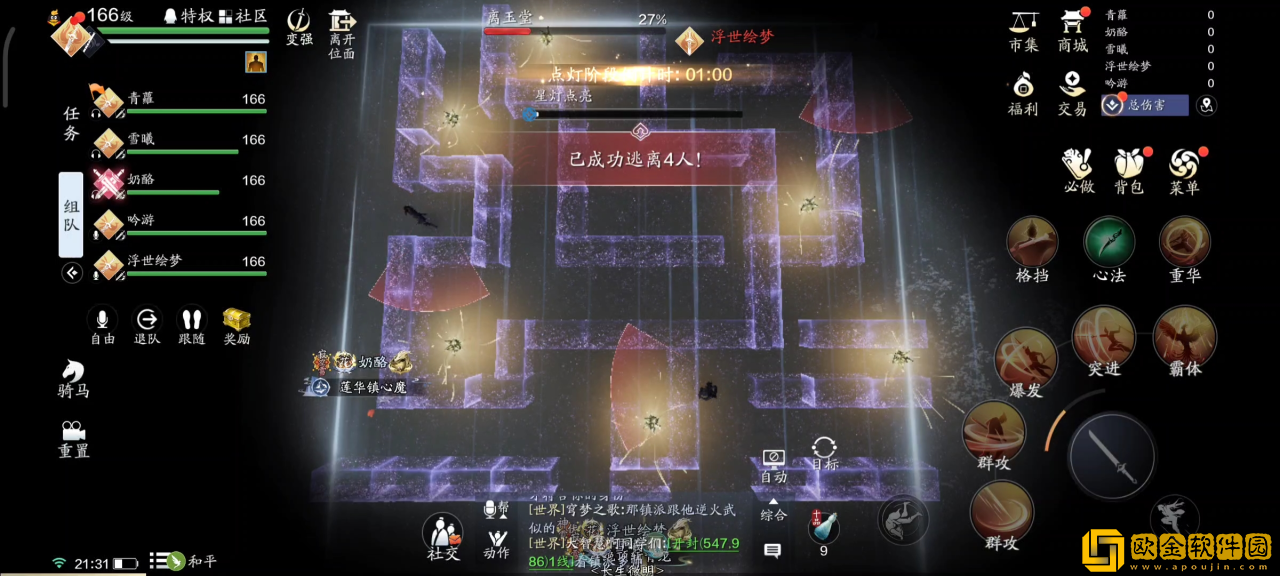Mount up with 骑马 button

pyautogui.click(x=73, y=378)
